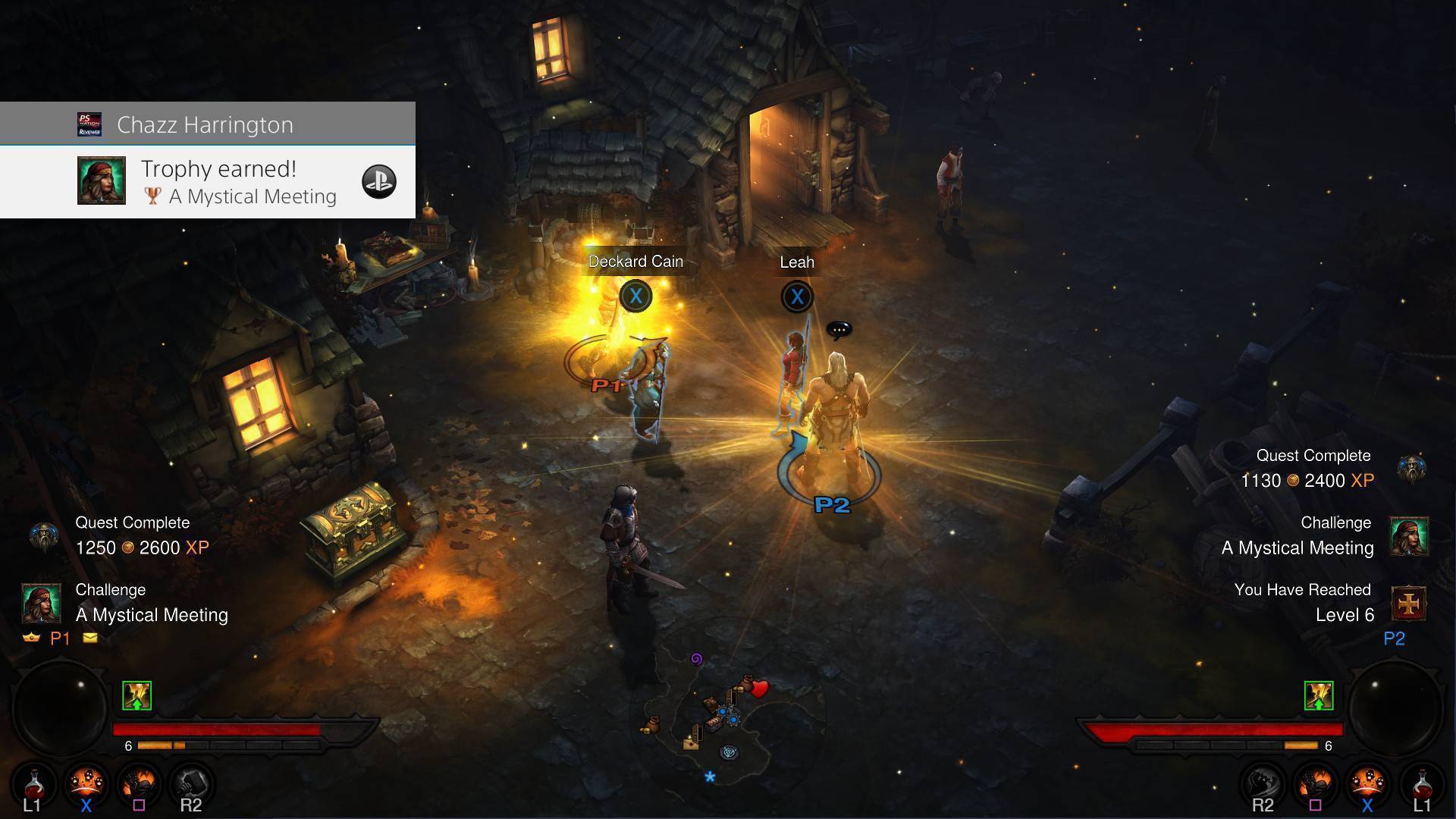Open P1's mail envelope icon

pyautogui.click(x=90, y=638)
